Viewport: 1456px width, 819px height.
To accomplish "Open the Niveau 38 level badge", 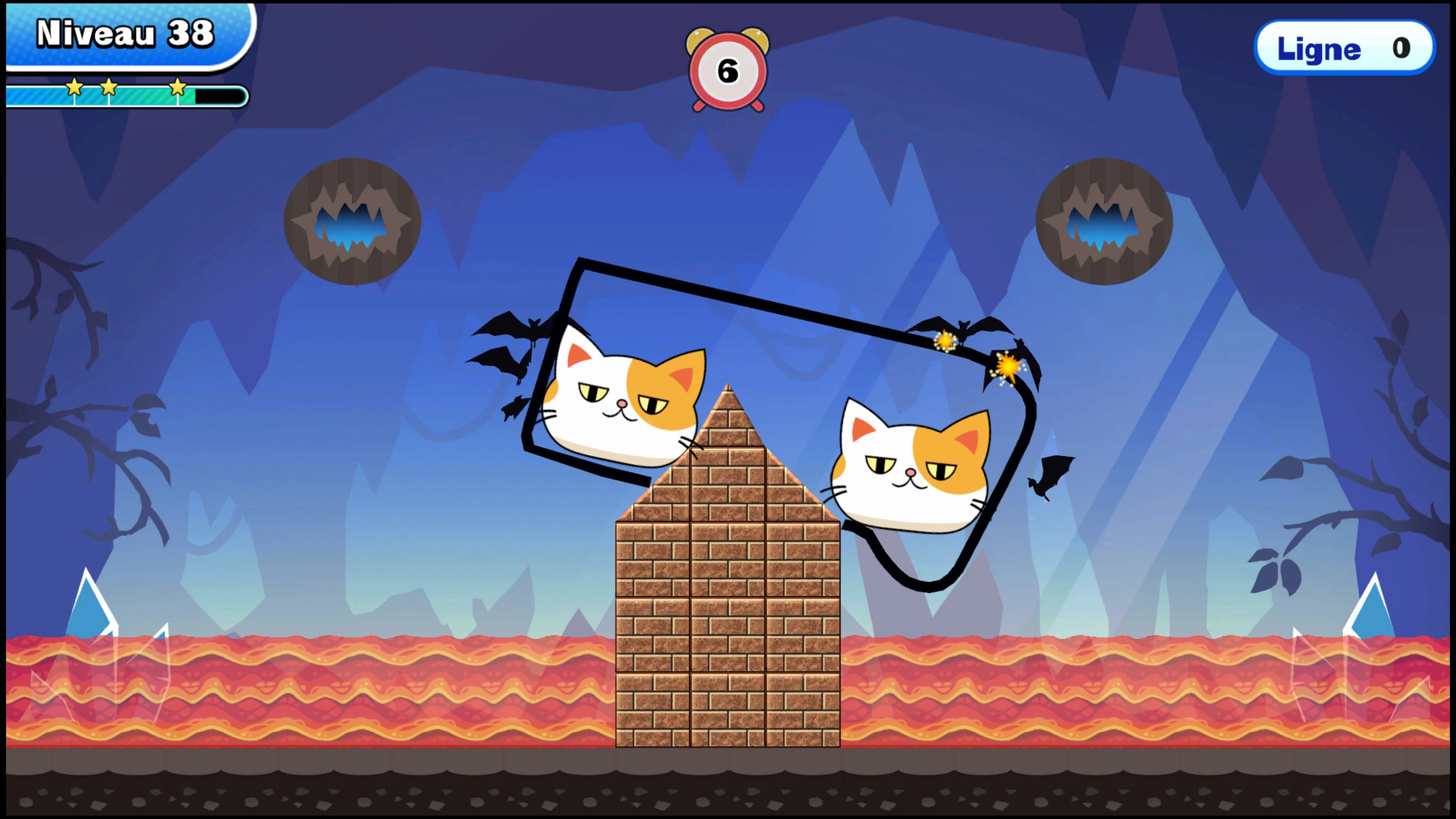I will [121, 34].
